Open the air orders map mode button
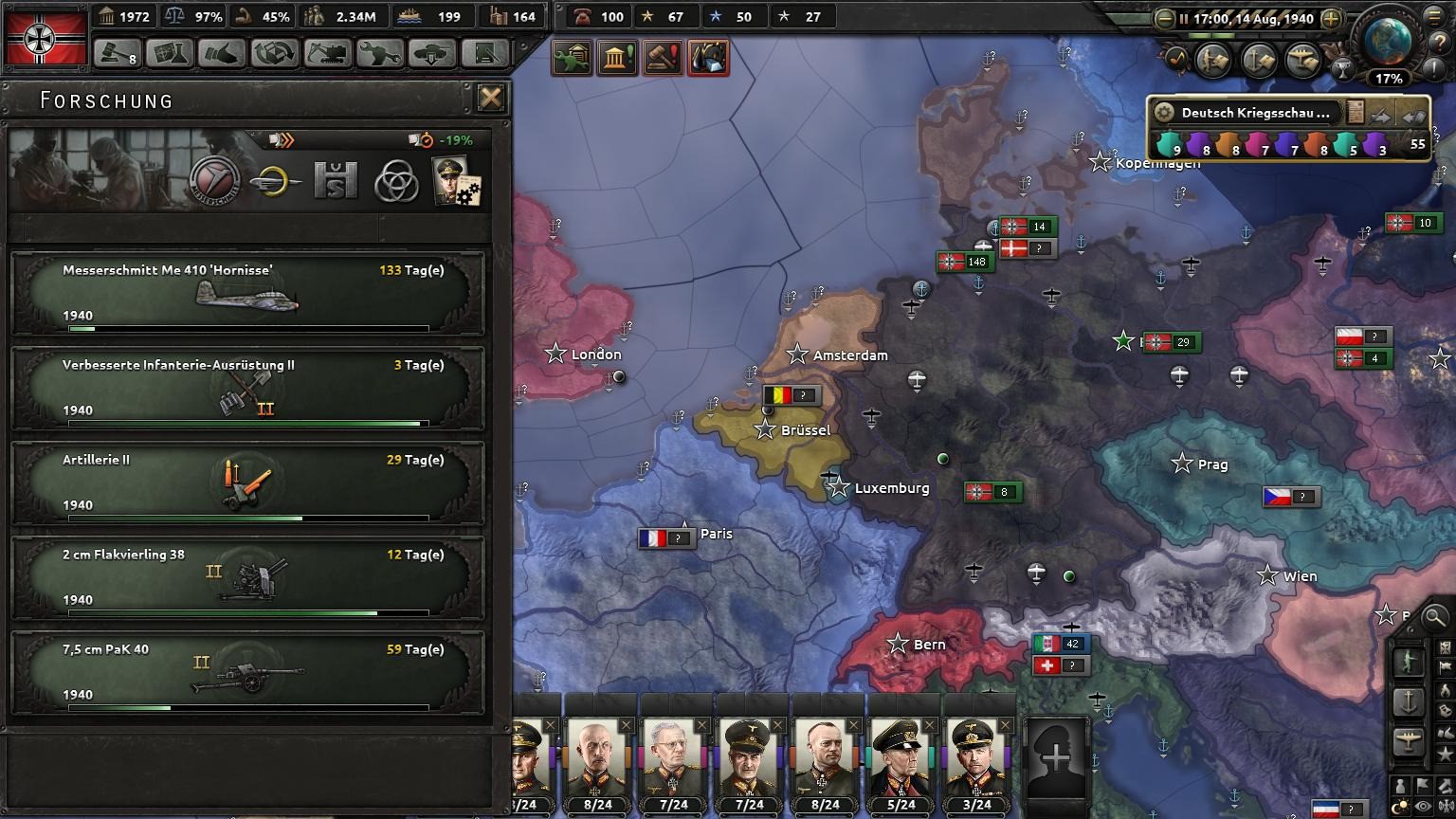Screen dimensions: 1456x819 (1408, 742)
